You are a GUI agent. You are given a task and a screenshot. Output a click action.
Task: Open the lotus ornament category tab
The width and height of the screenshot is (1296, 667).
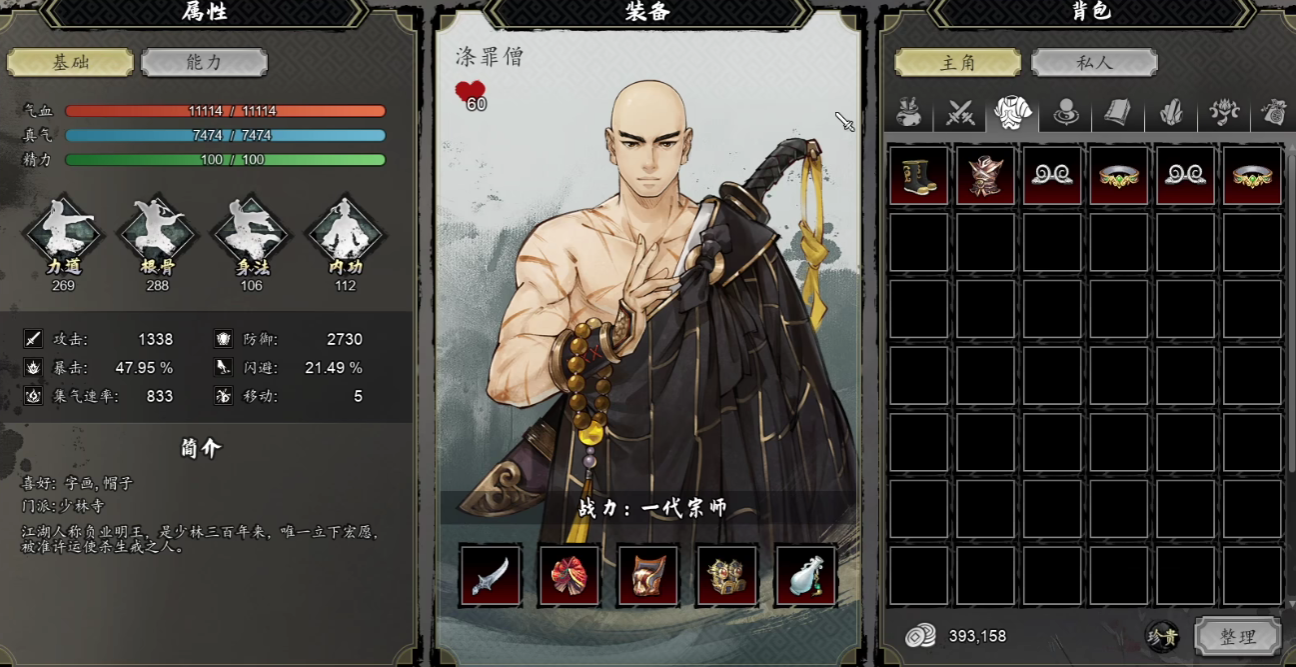pyautogui.click(x=1224, y=113)
